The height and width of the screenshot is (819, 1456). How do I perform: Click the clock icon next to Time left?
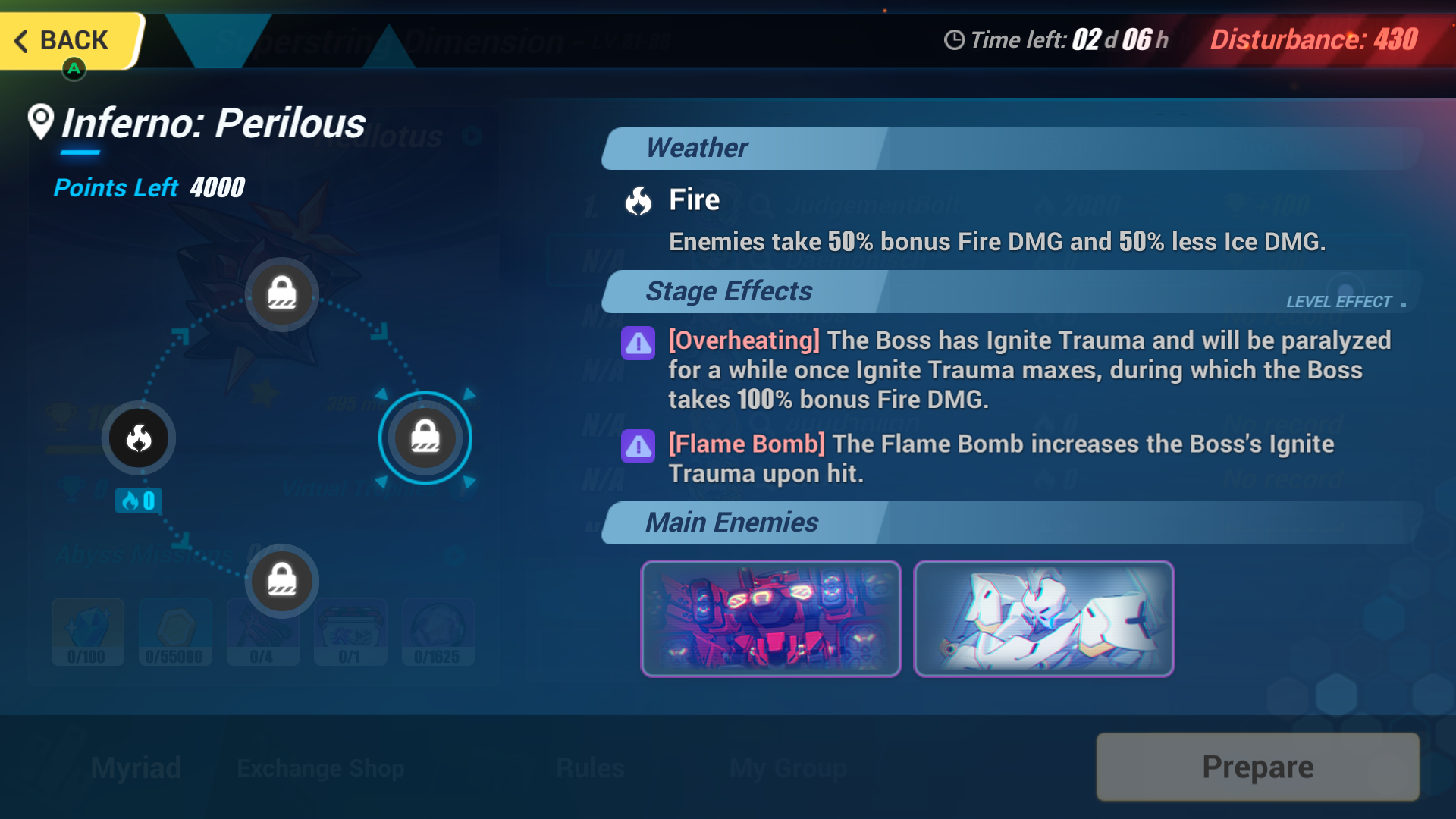click(954, 40)
